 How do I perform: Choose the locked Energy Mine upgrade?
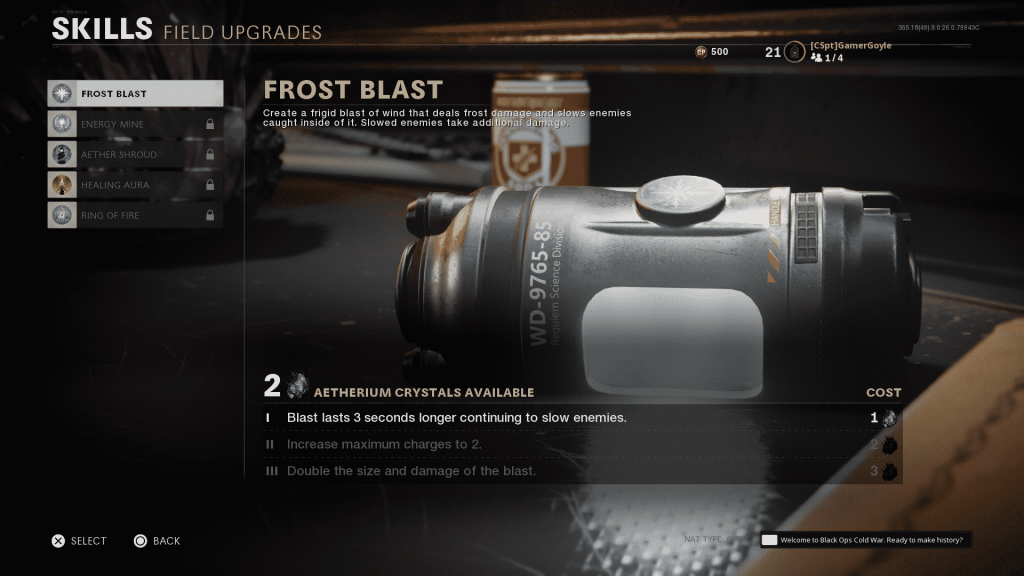(x=135, y=124)
